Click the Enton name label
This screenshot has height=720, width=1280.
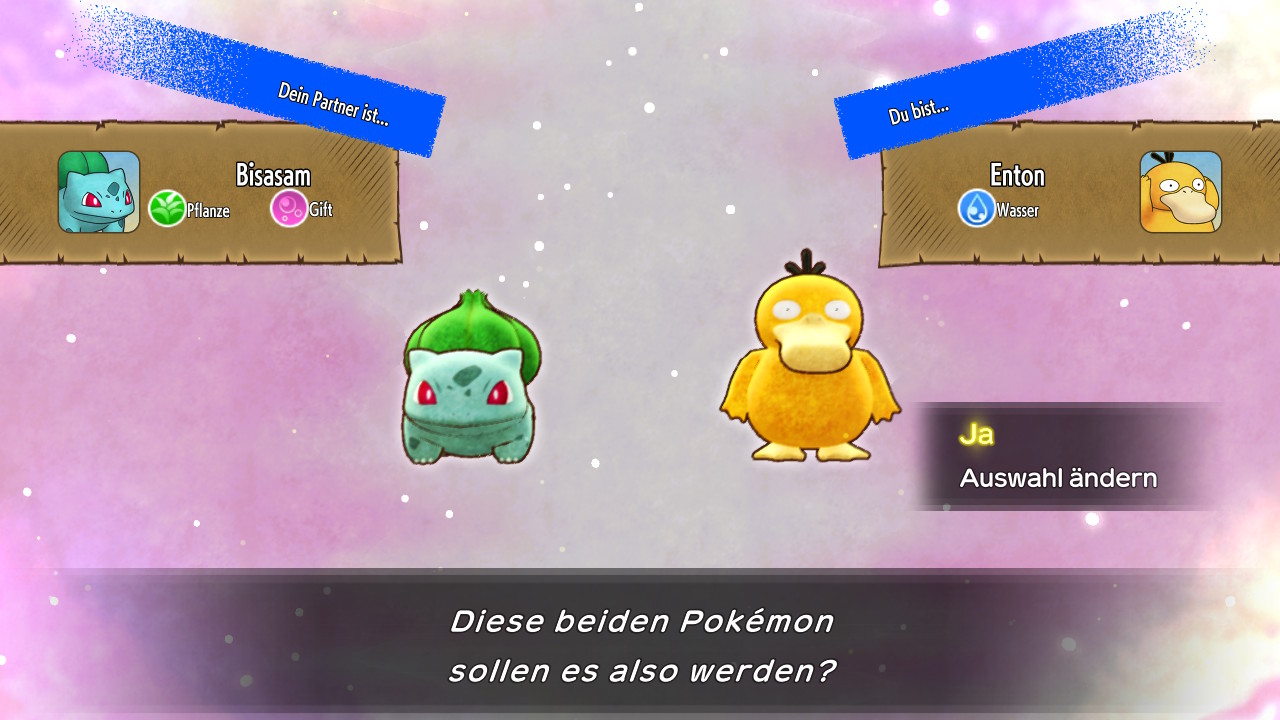tap(1016, 175)
